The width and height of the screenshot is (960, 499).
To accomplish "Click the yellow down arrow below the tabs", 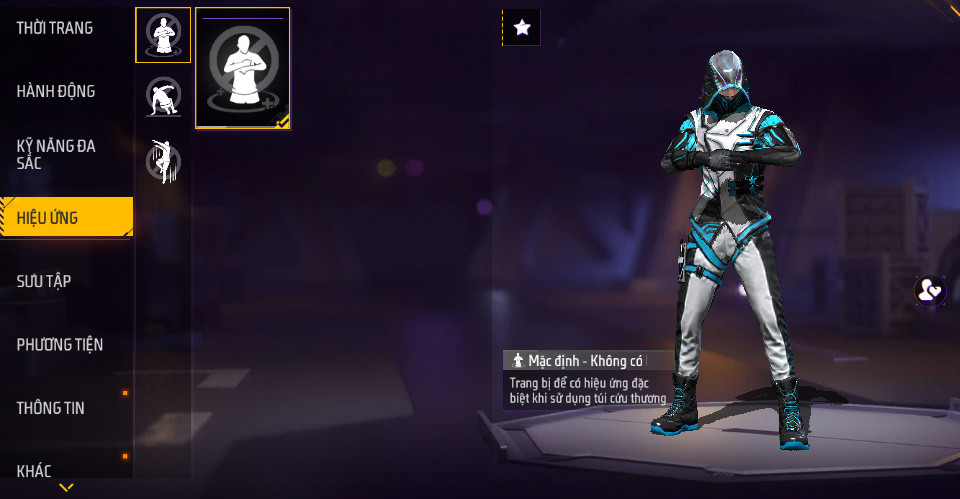I will (67, 488).
